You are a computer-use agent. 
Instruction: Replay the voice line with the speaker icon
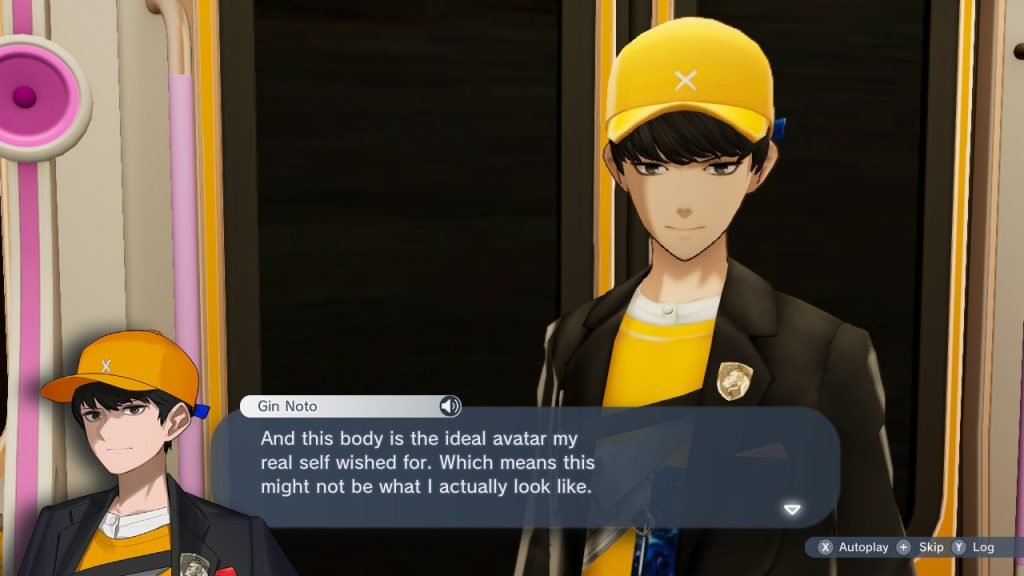(450, 406)
